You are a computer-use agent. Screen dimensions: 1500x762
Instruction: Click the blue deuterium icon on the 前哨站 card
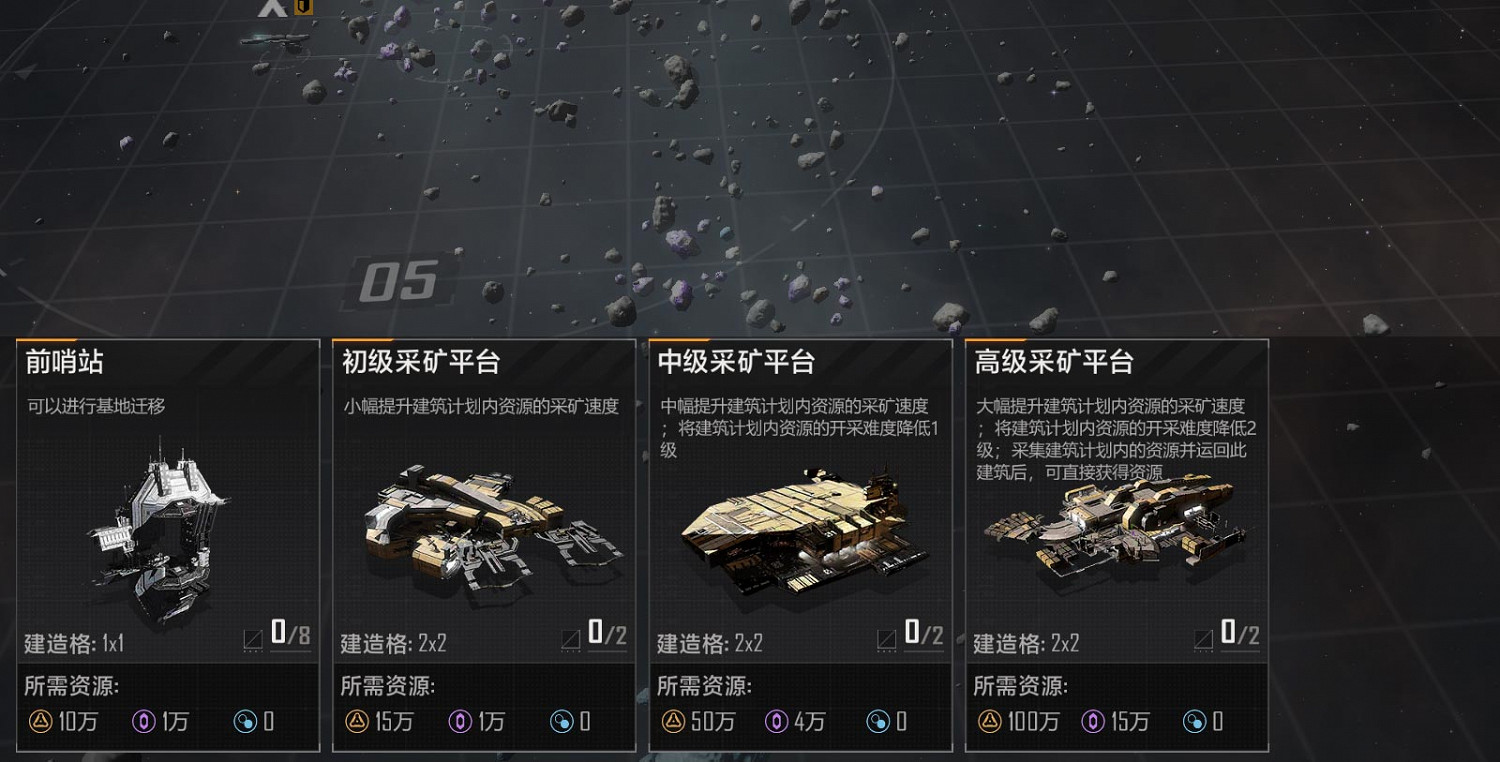pos(247,721)
